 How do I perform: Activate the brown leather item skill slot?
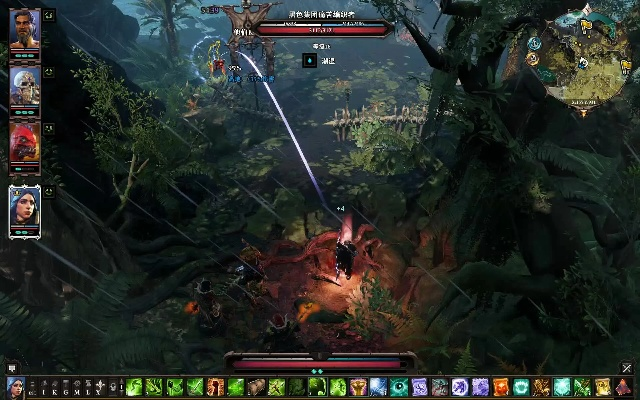tap(257, 386)
